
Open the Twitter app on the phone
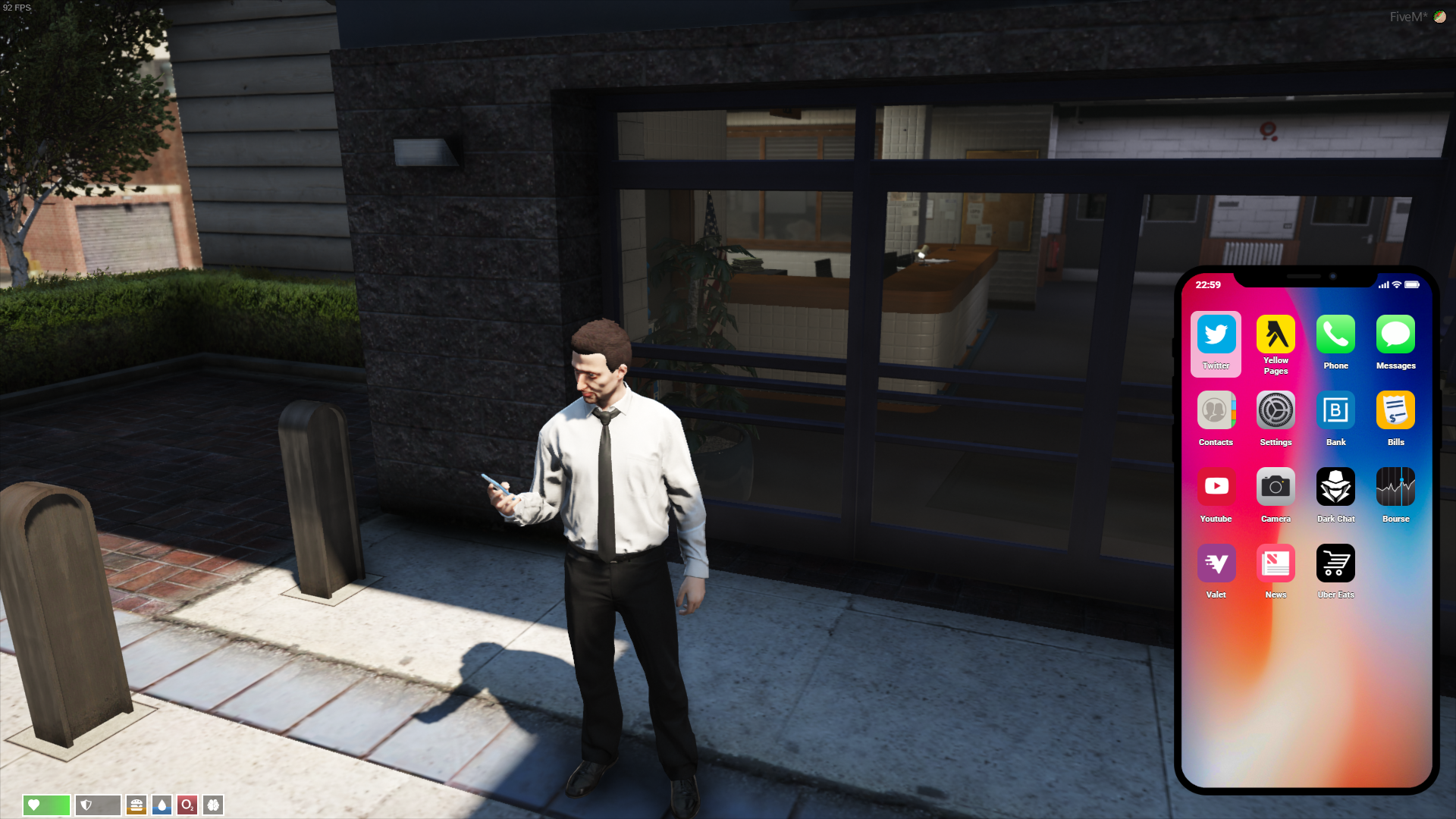1216,334
